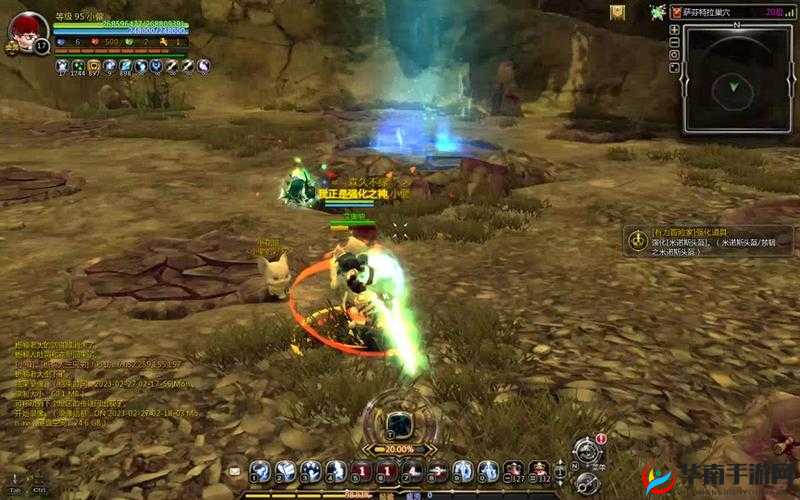Open the item enhancement notification panel

(708, 240)
